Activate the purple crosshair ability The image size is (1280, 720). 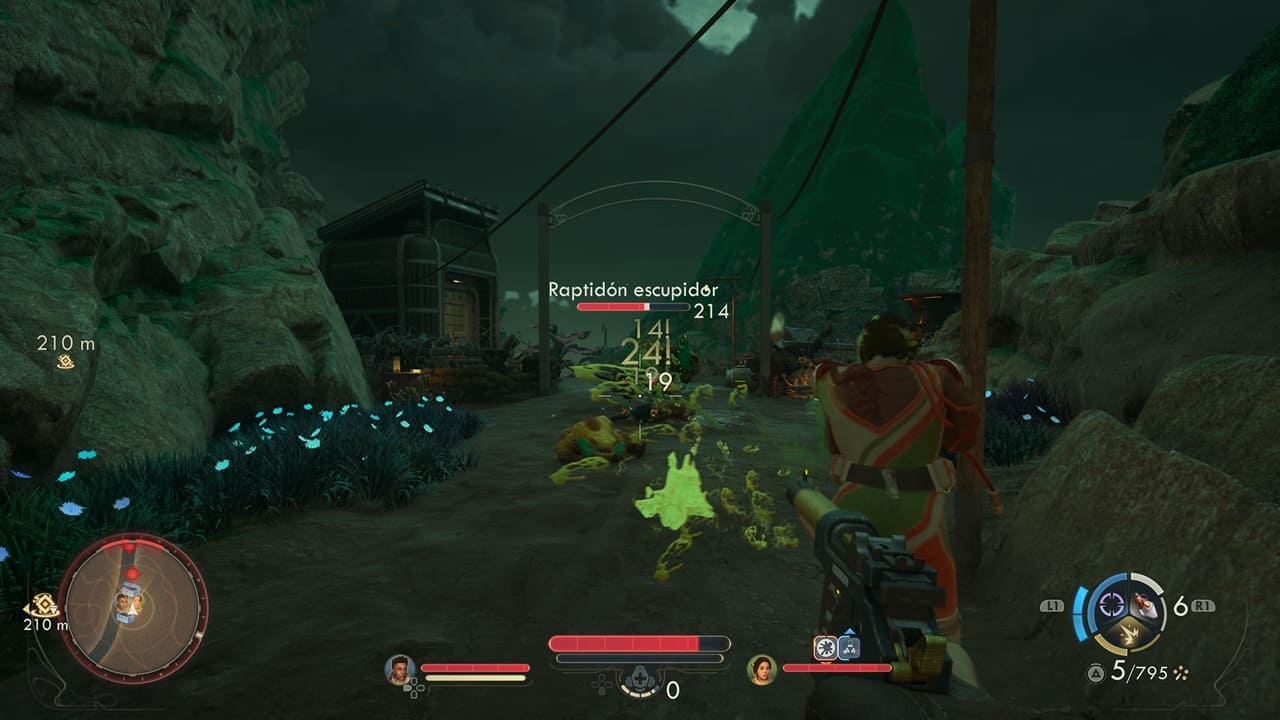pyautogui.click(x=1111, y=604)
